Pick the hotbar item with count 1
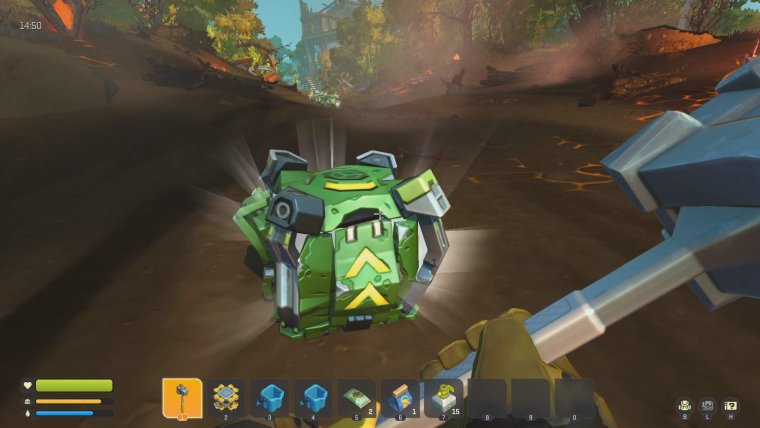 [x=401, y=398]
